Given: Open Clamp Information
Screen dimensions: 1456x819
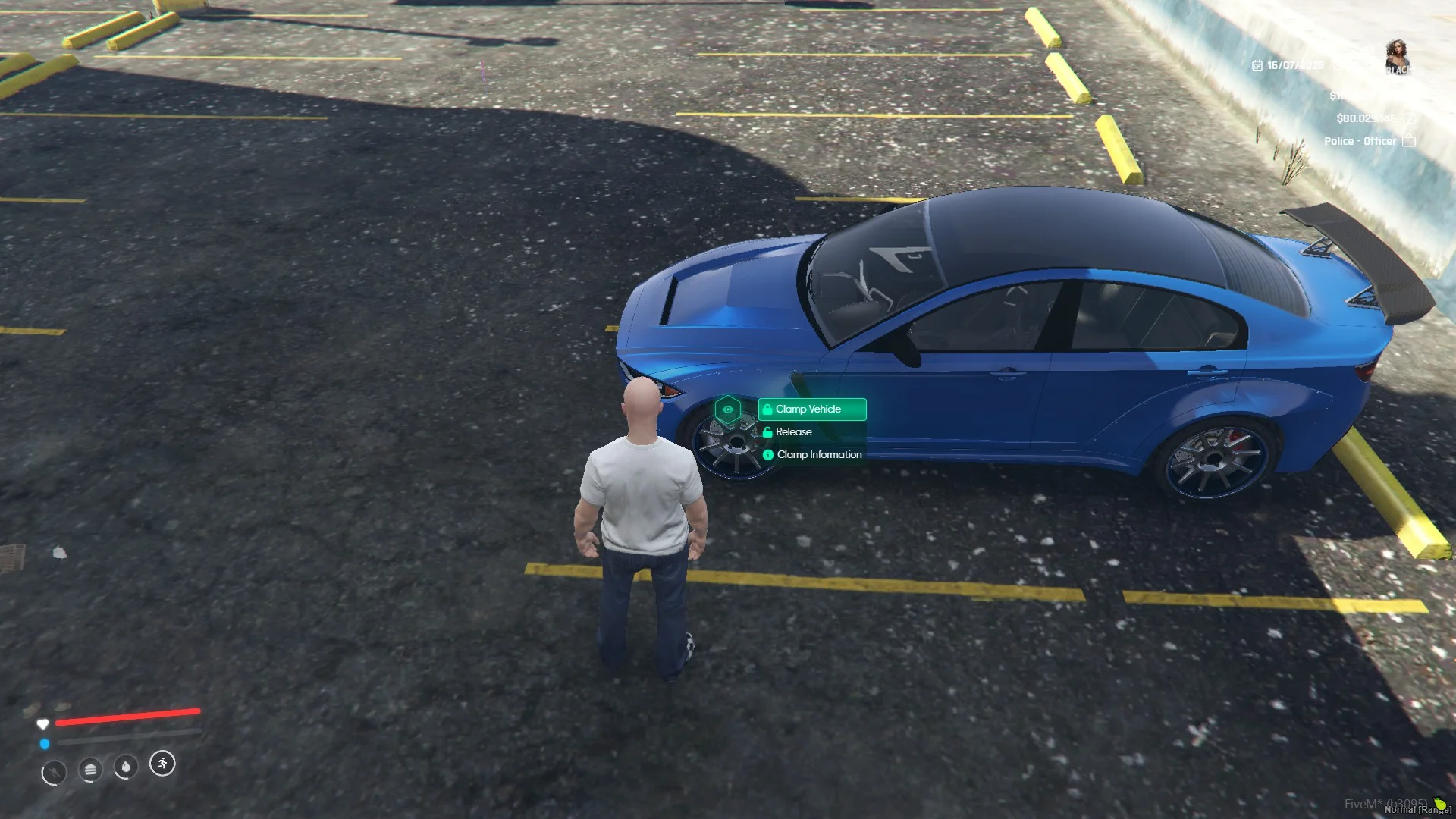Looking at the screenshot, I should 818,455.
